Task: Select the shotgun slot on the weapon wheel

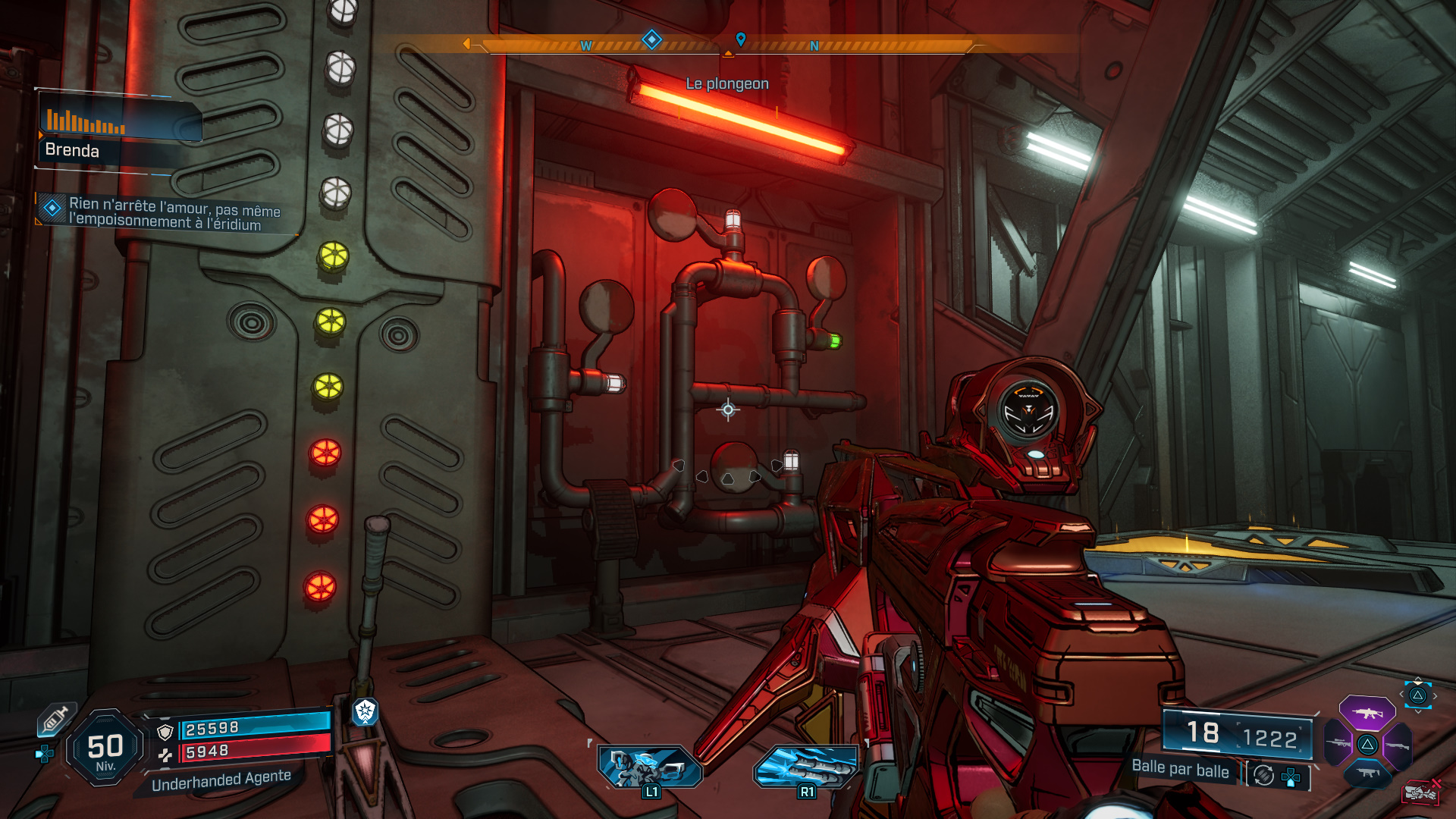Action: point(1398,745)
